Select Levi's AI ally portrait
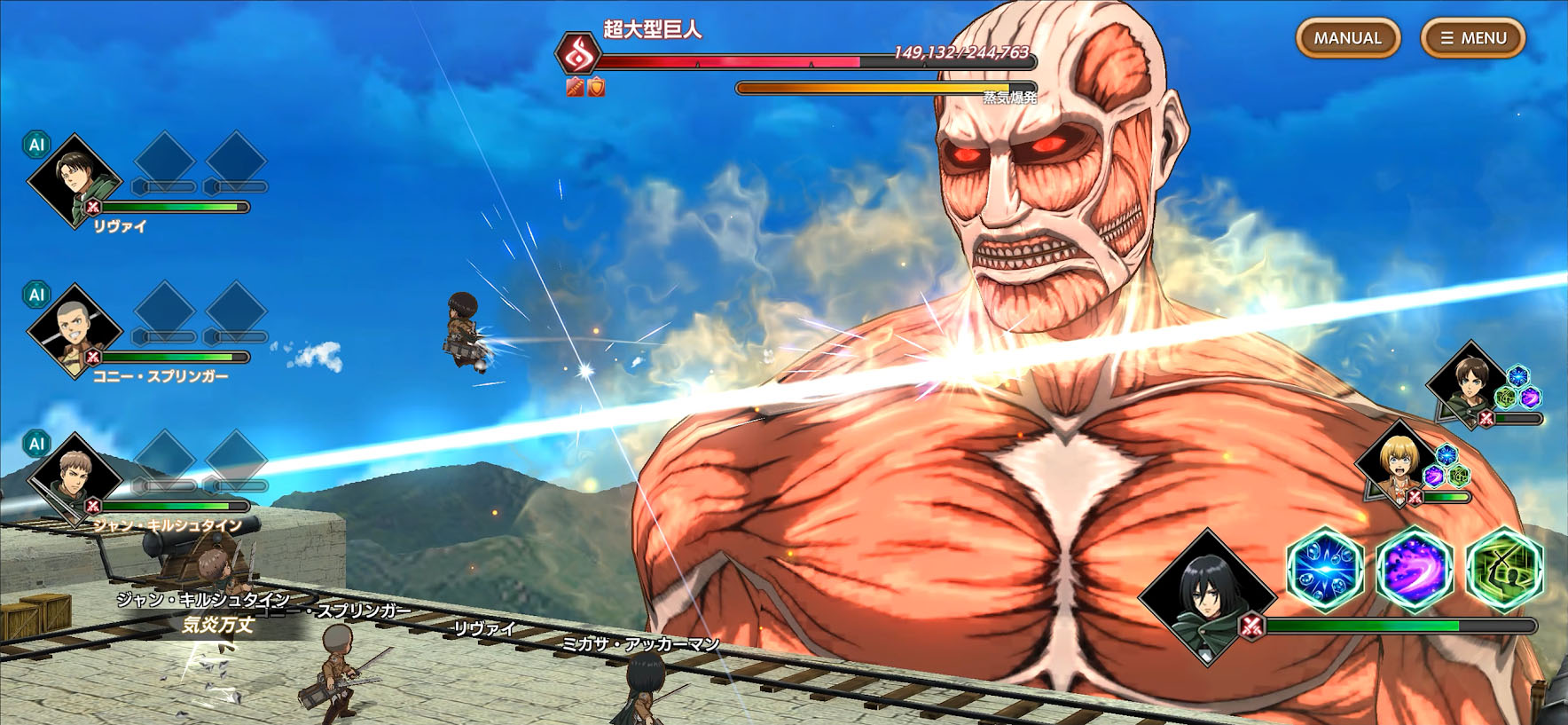 [x=74, y=180]
